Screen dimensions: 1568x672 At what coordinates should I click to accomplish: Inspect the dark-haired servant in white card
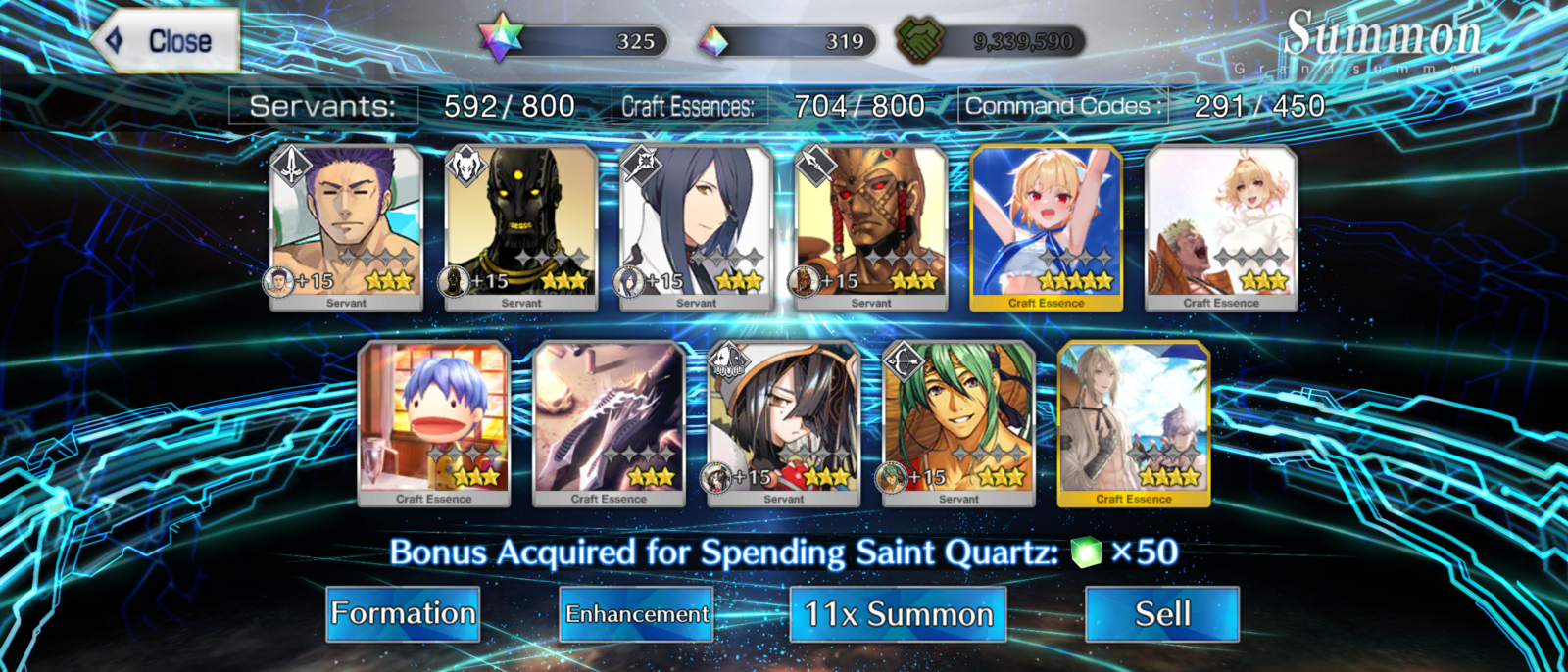tap(696, 227)
